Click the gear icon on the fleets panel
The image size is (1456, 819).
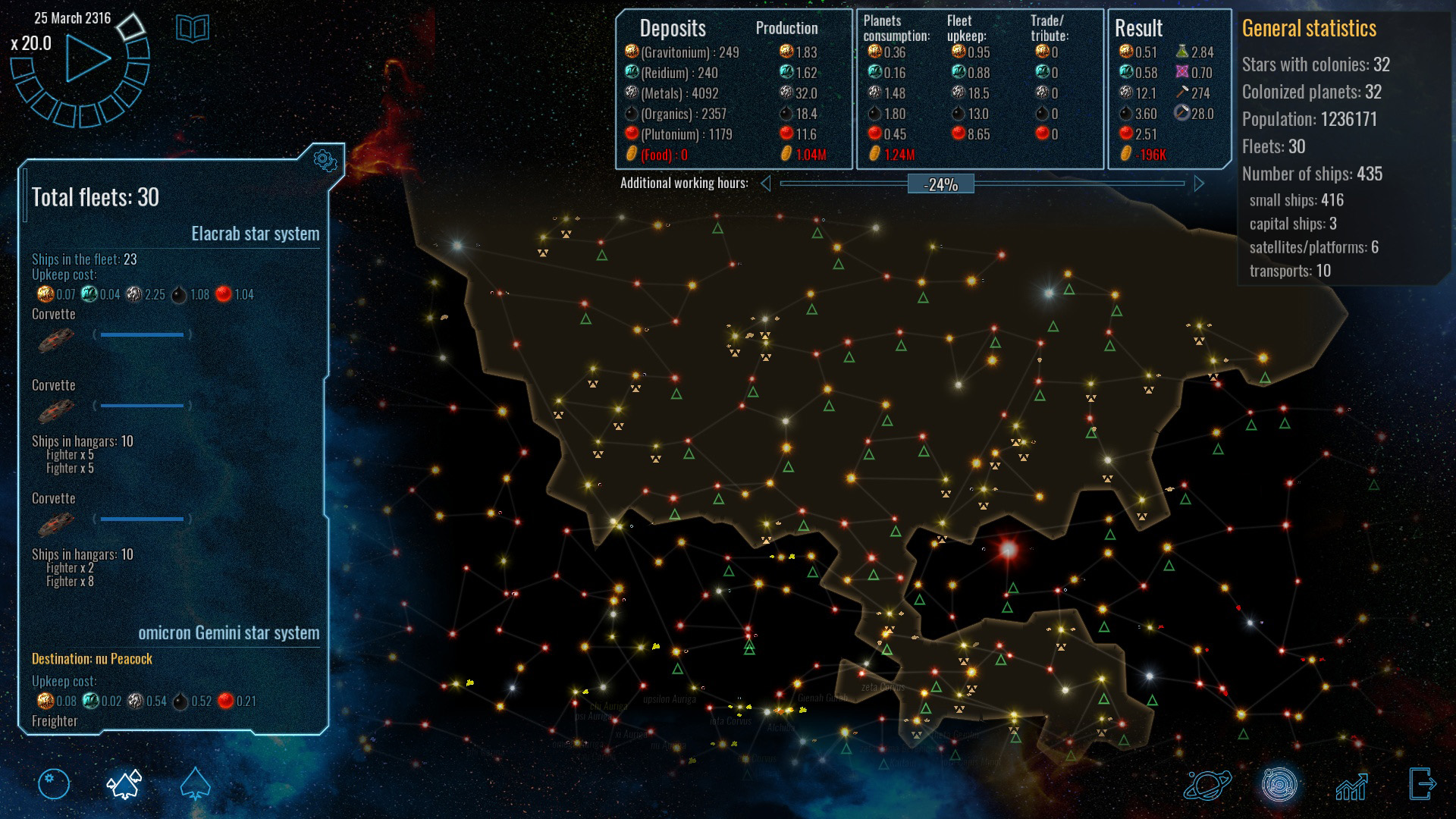pyautogui.click(x=326, y=159)
